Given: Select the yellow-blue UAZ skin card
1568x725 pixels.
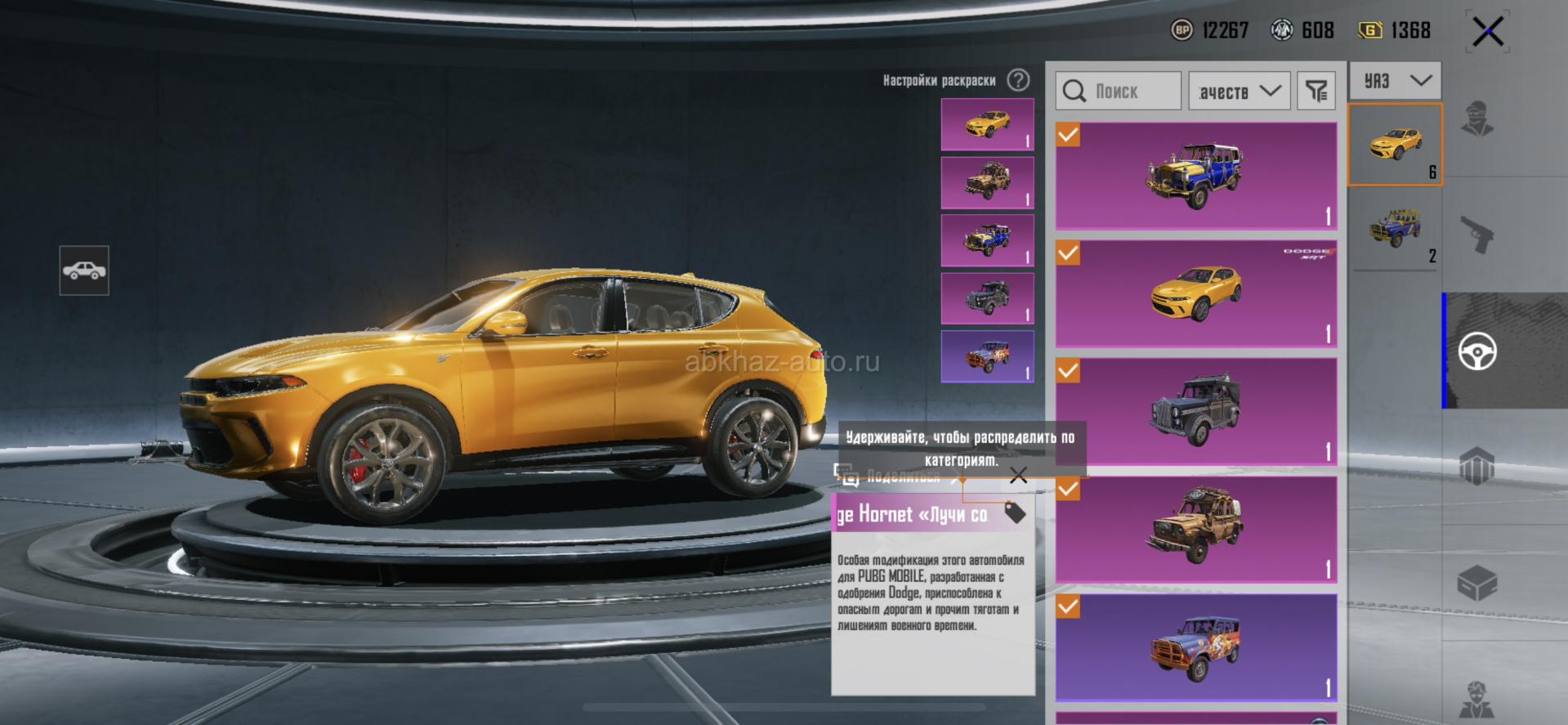Looking at the screenshot, I should pos(1195,176).
